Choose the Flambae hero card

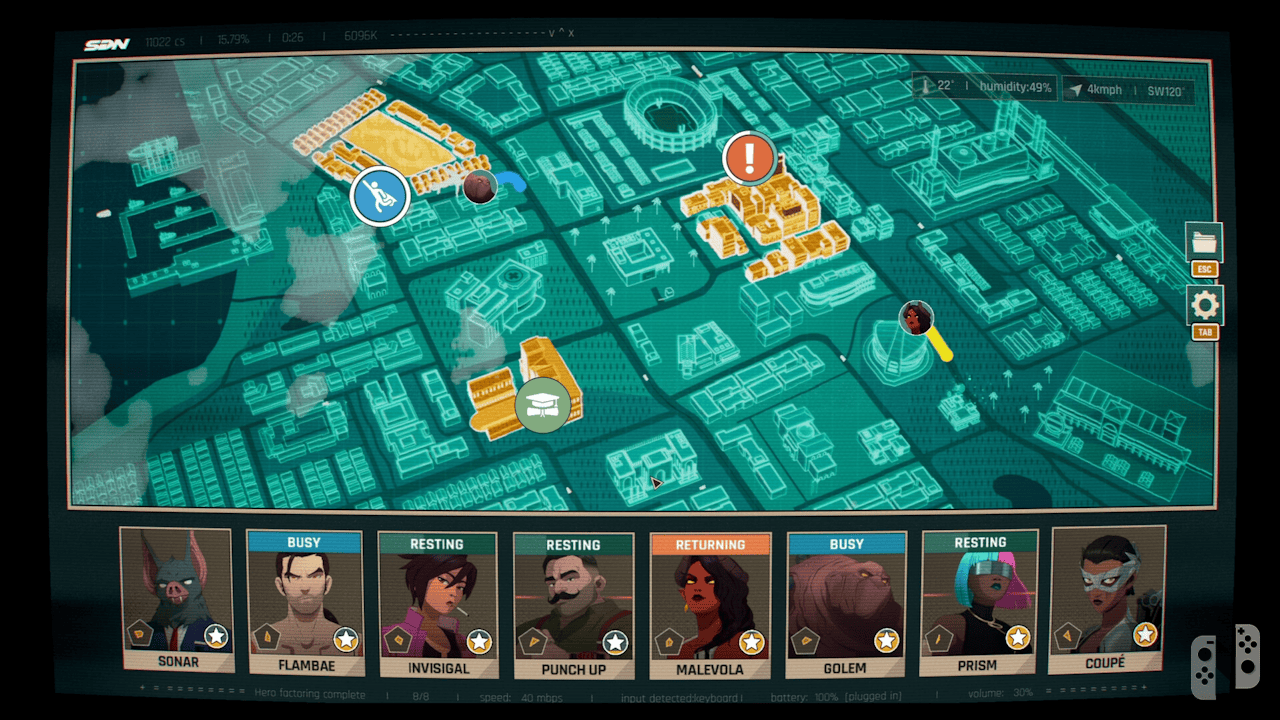304,604
